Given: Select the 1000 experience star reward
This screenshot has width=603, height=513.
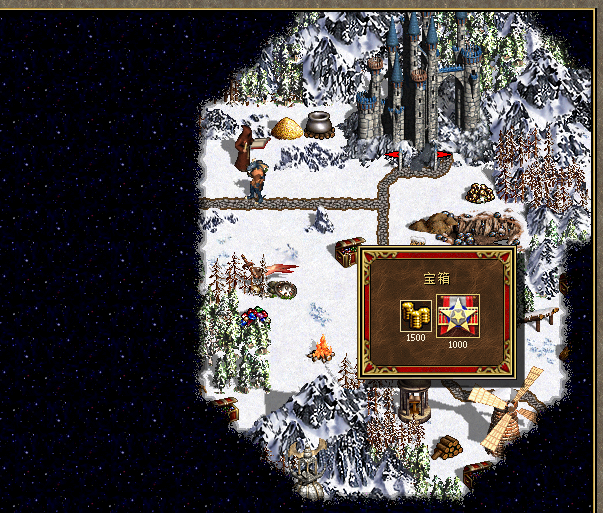Looking at the screenshot, I should pyautogui.click(x=457, y=314).
